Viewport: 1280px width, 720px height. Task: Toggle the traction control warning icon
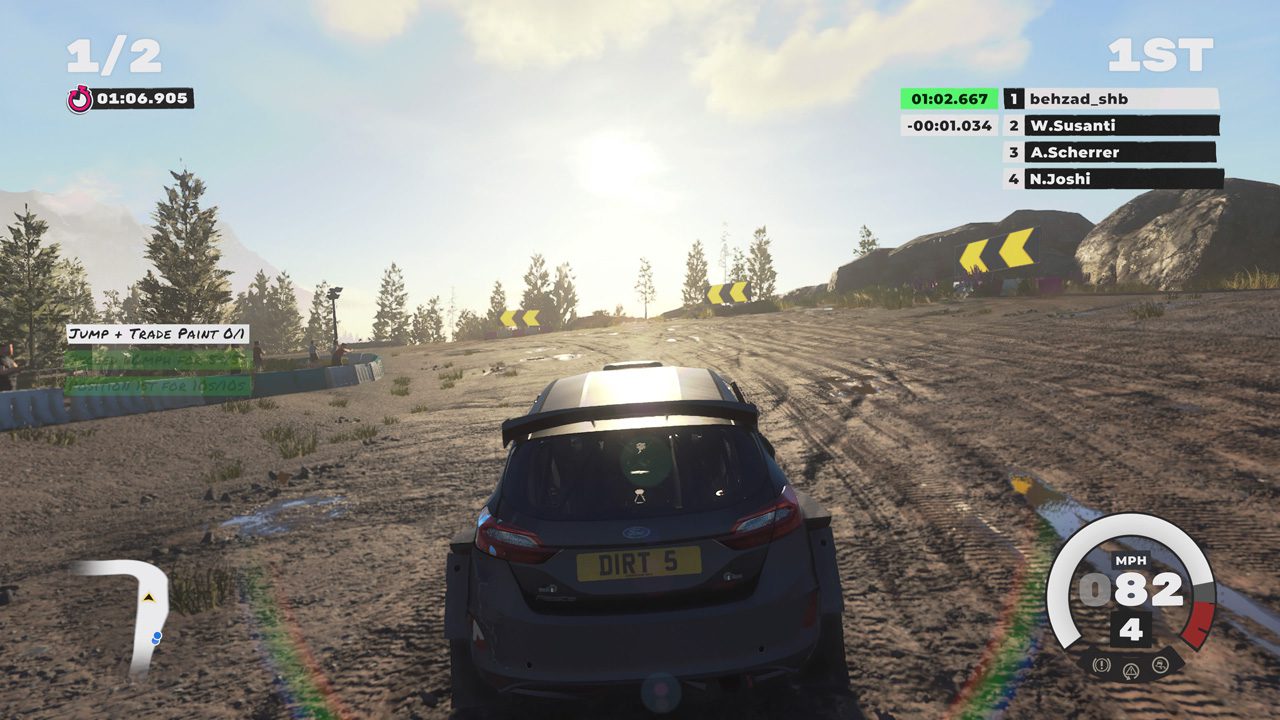[x=1131, y=670]
